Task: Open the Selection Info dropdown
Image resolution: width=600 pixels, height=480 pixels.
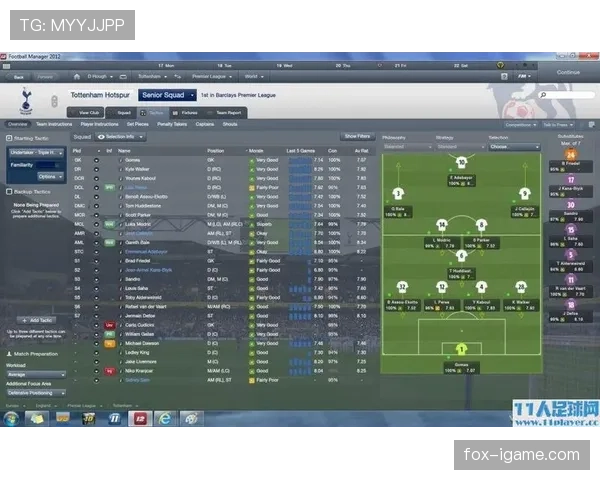Action: 119,136
